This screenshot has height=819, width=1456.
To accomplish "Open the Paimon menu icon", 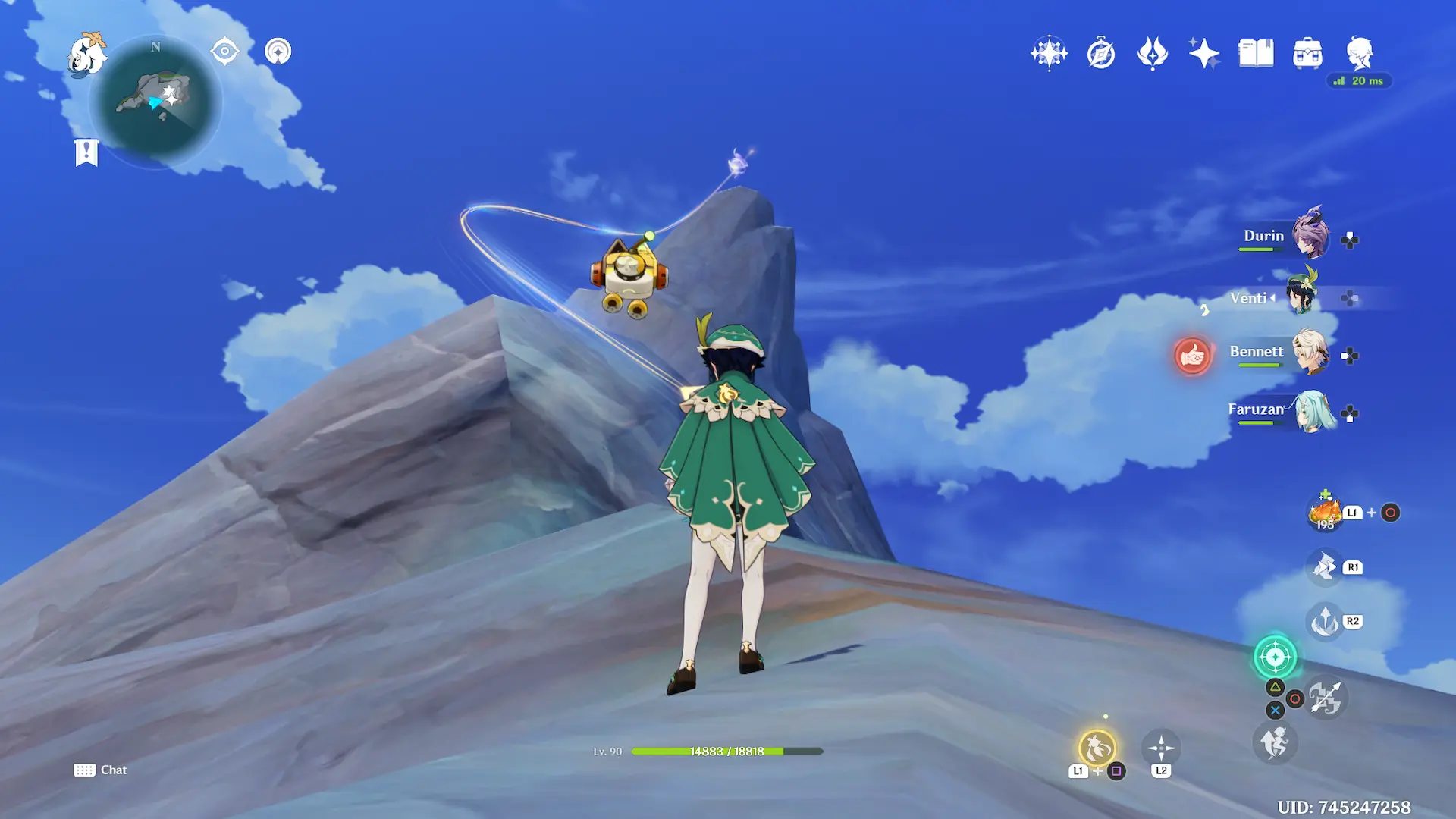I will [x=86, y=55].
